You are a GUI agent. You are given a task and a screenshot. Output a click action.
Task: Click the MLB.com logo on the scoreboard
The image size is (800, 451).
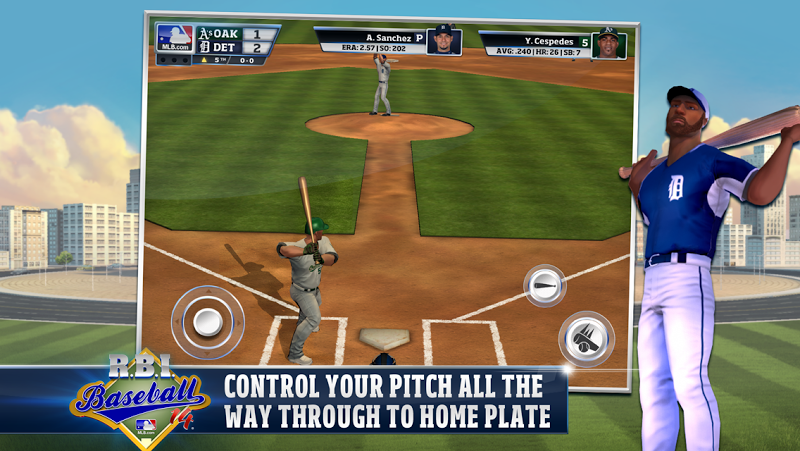174,38
